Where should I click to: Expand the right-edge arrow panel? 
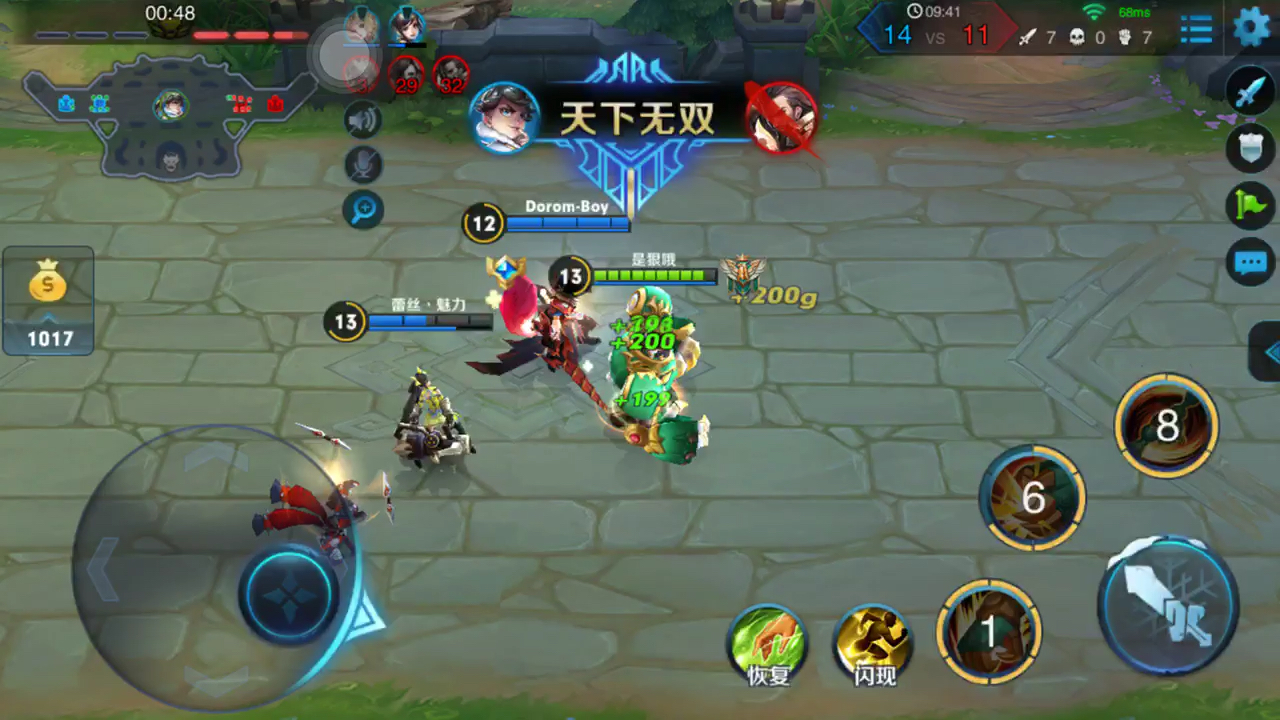[1268, 352]
